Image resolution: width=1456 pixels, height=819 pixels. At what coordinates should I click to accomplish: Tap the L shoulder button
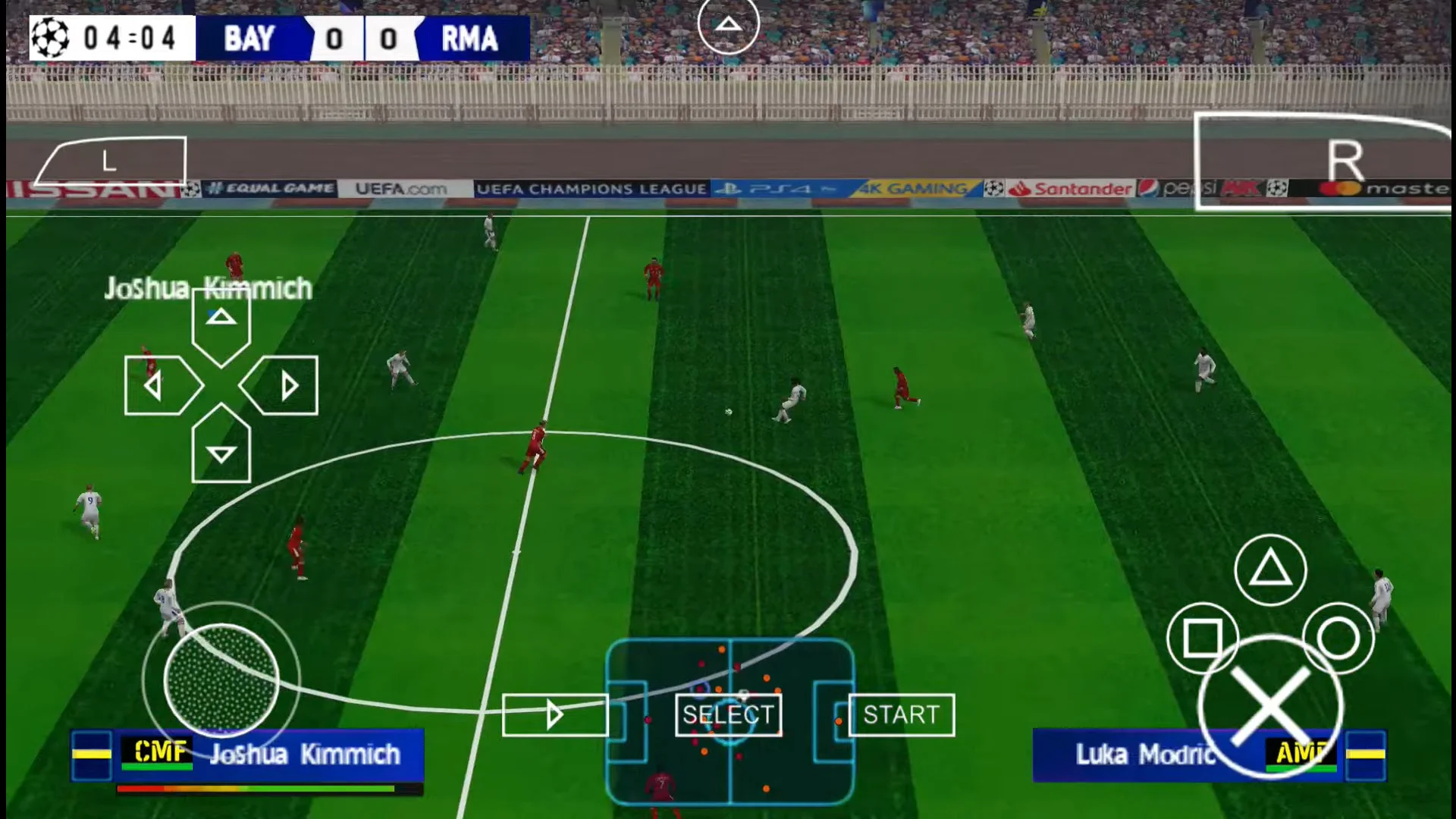(110, 161)
